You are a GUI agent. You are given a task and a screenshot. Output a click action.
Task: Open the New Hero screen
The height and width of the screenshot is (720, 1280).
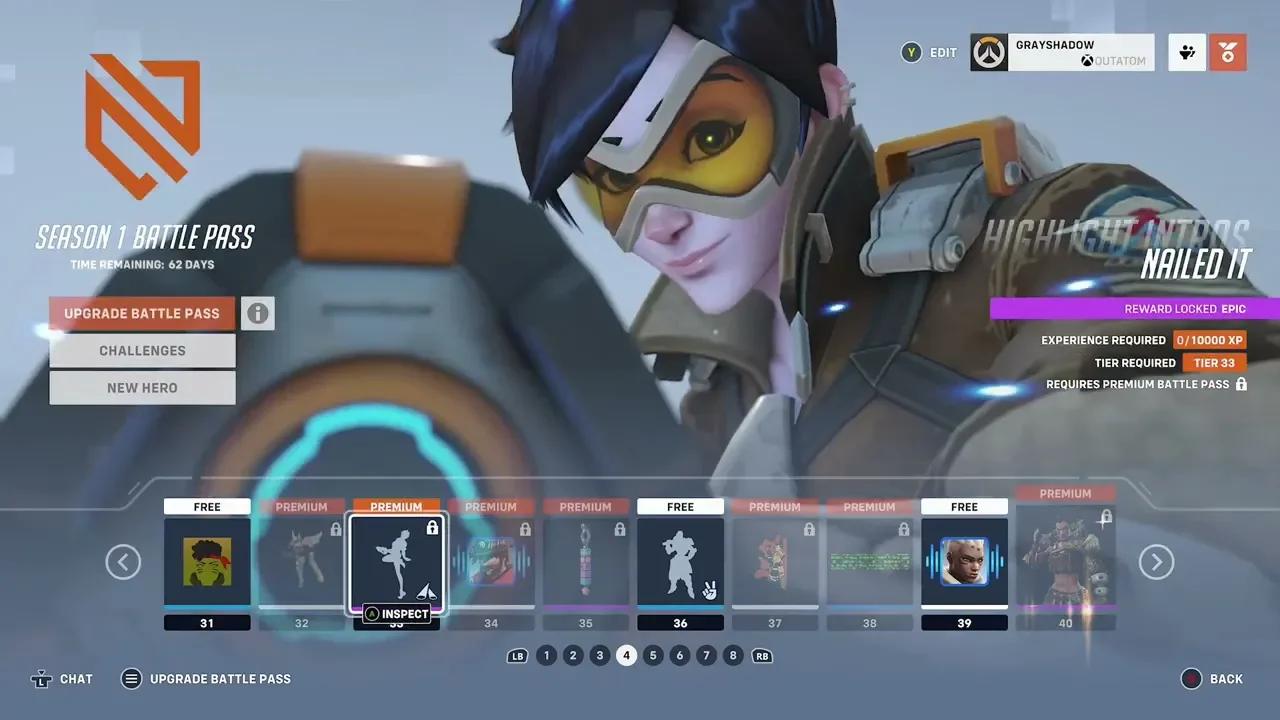pos(142,387)
